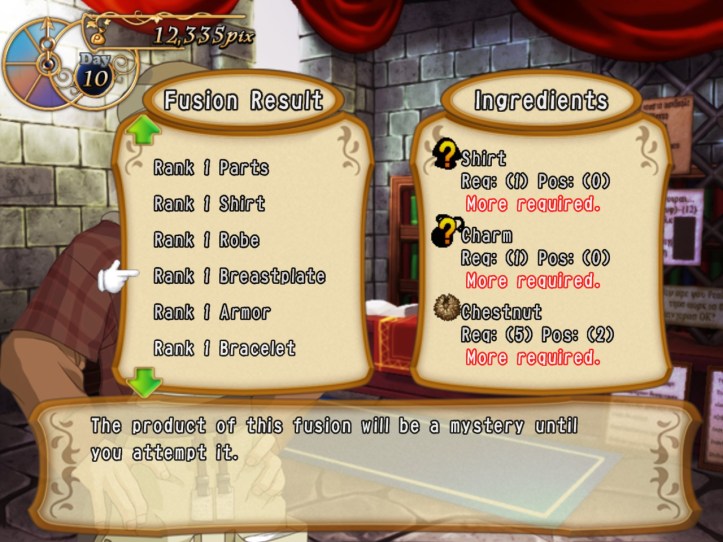Select Rank 1 Parts fusion entry
Viewport: 723px width, 542px height.
211,168
